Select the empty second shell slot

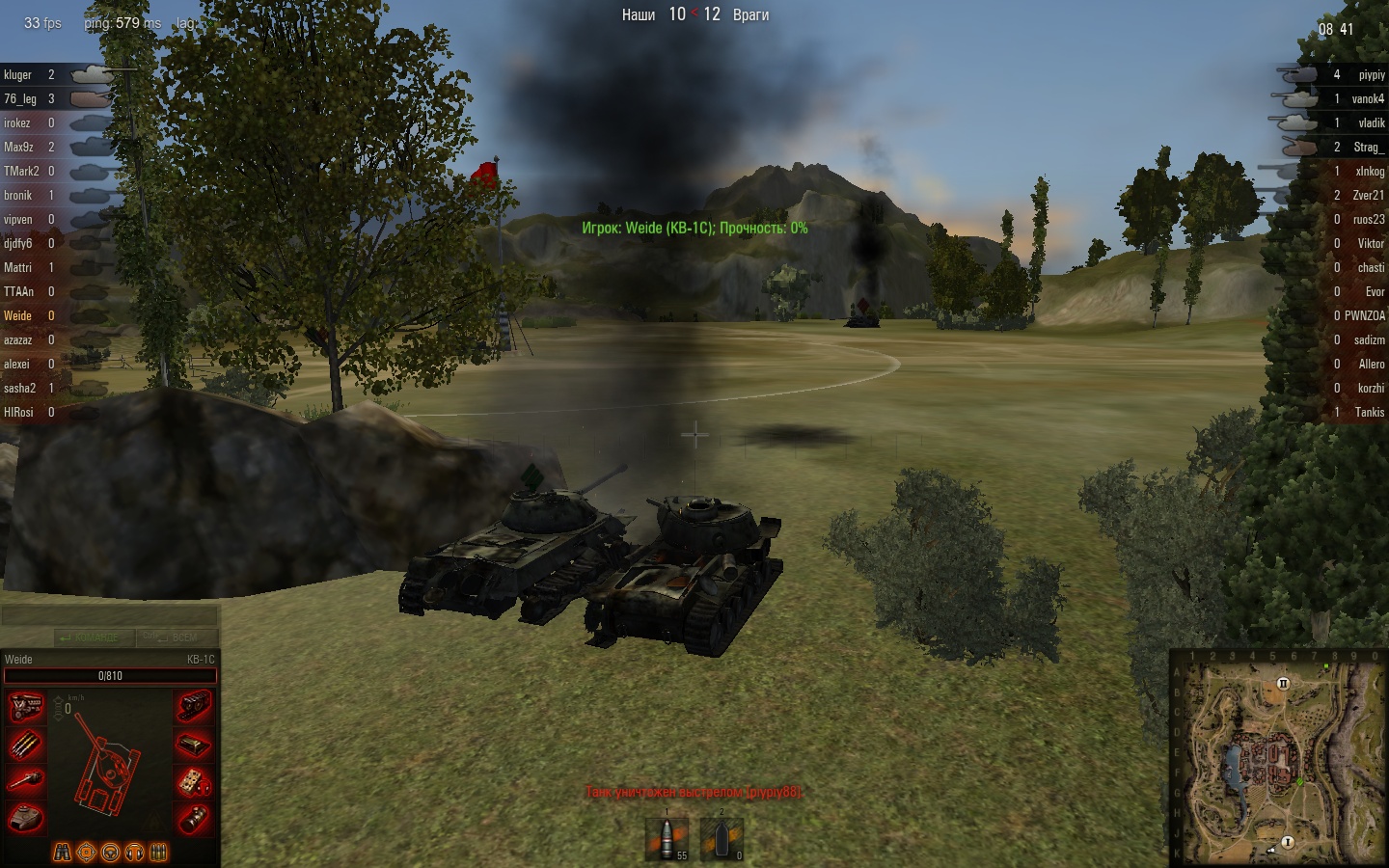(x=722, y=837)
